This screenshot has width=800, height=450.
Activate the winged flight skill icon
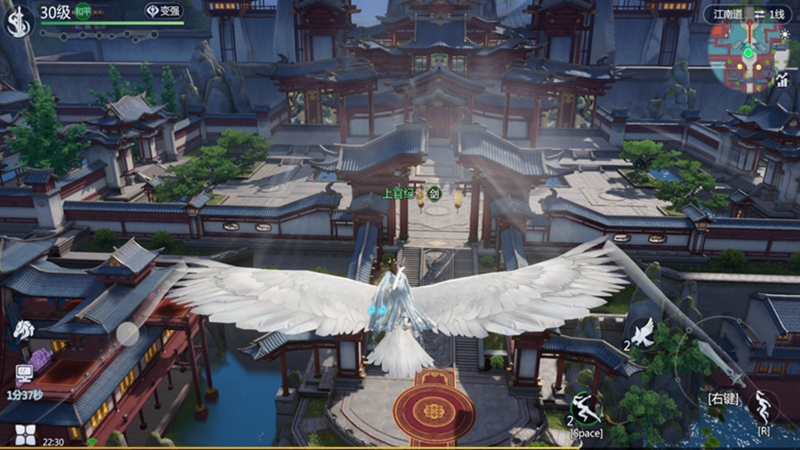641,333
